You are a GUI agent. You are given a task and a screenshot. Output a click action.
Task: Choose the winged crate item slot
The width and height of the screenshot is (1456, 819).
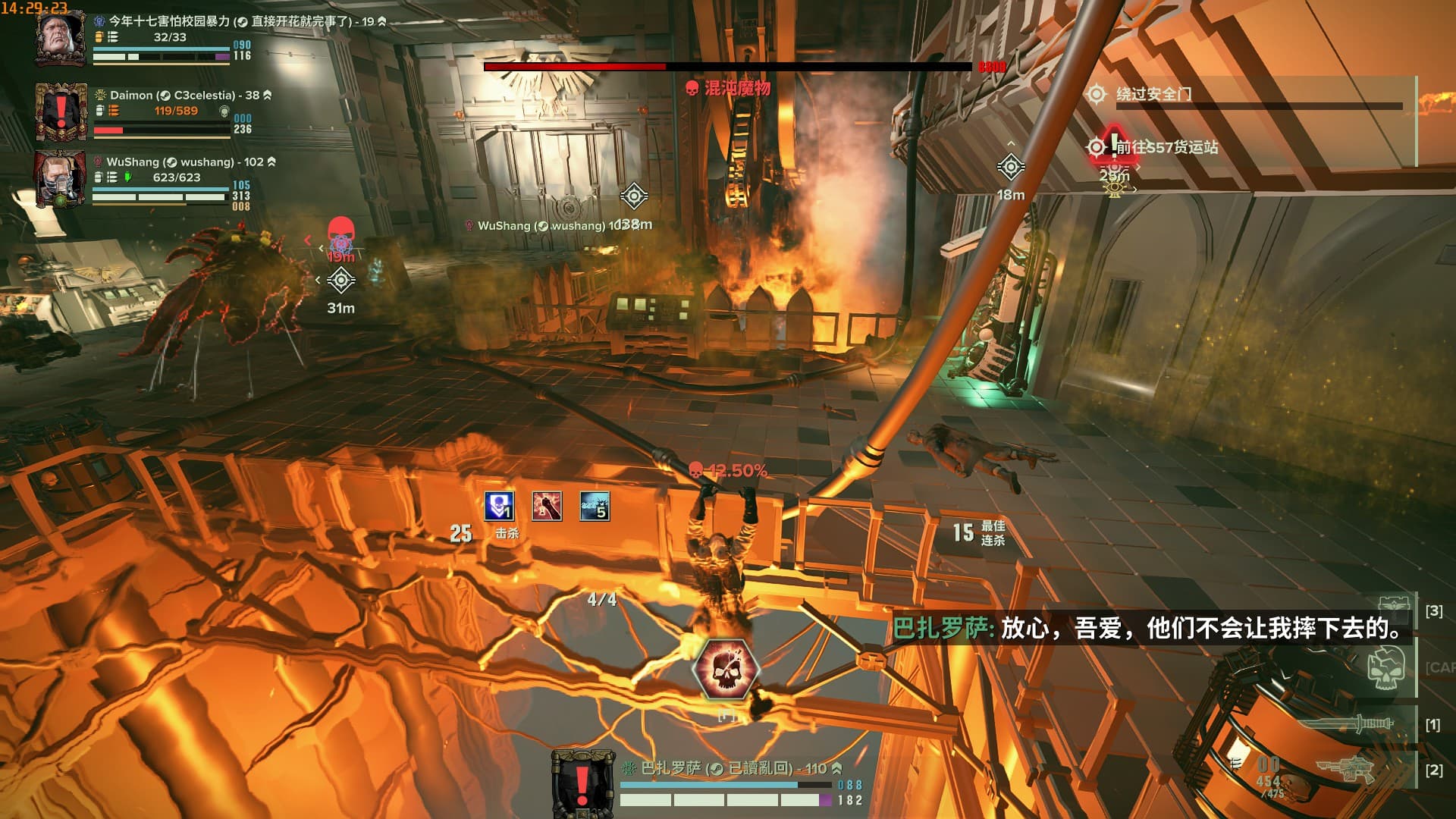click(x=1394, y=607)
